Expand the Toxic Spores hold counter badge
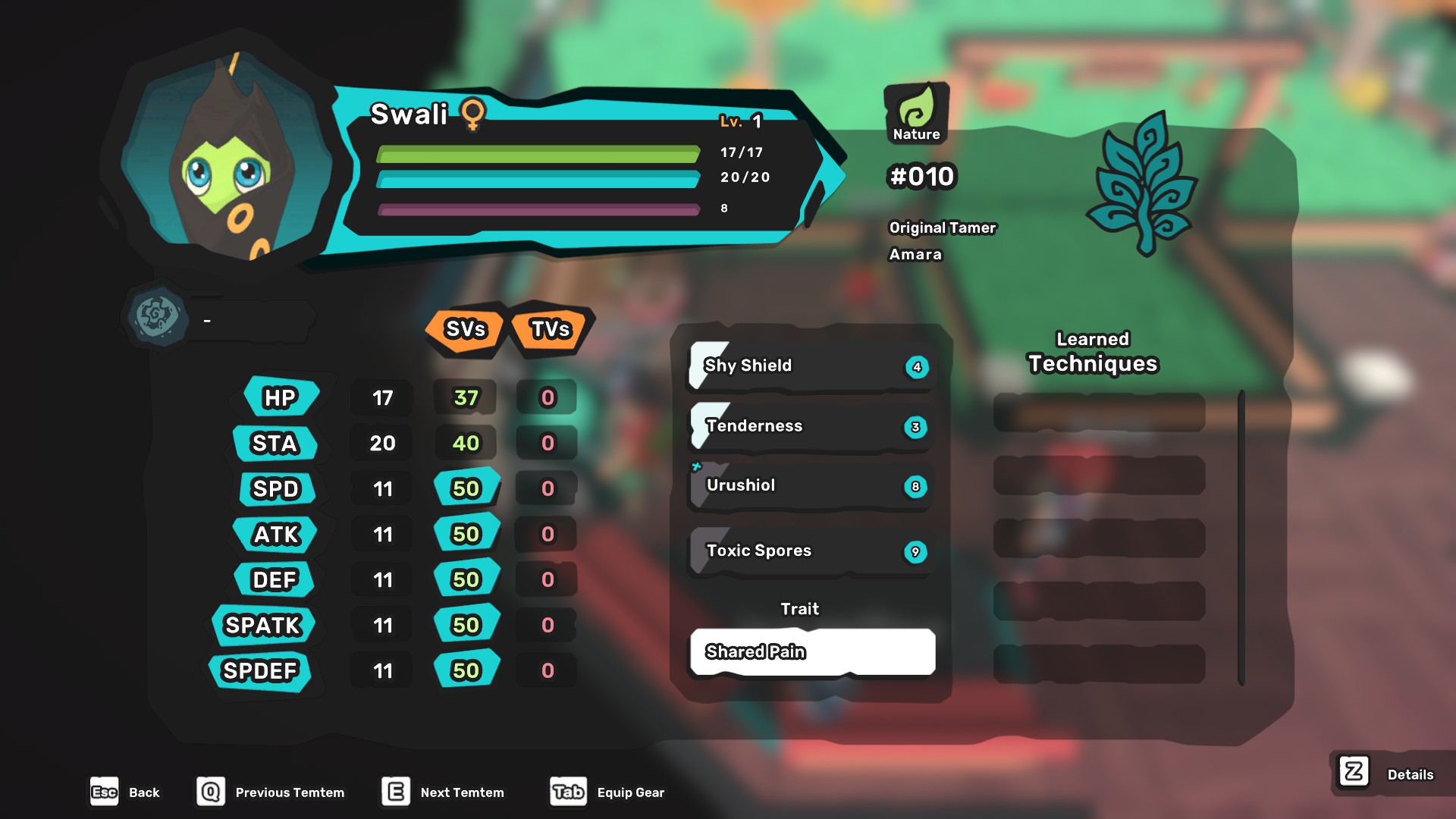The image size is (1456, 819). click(916, 551)
